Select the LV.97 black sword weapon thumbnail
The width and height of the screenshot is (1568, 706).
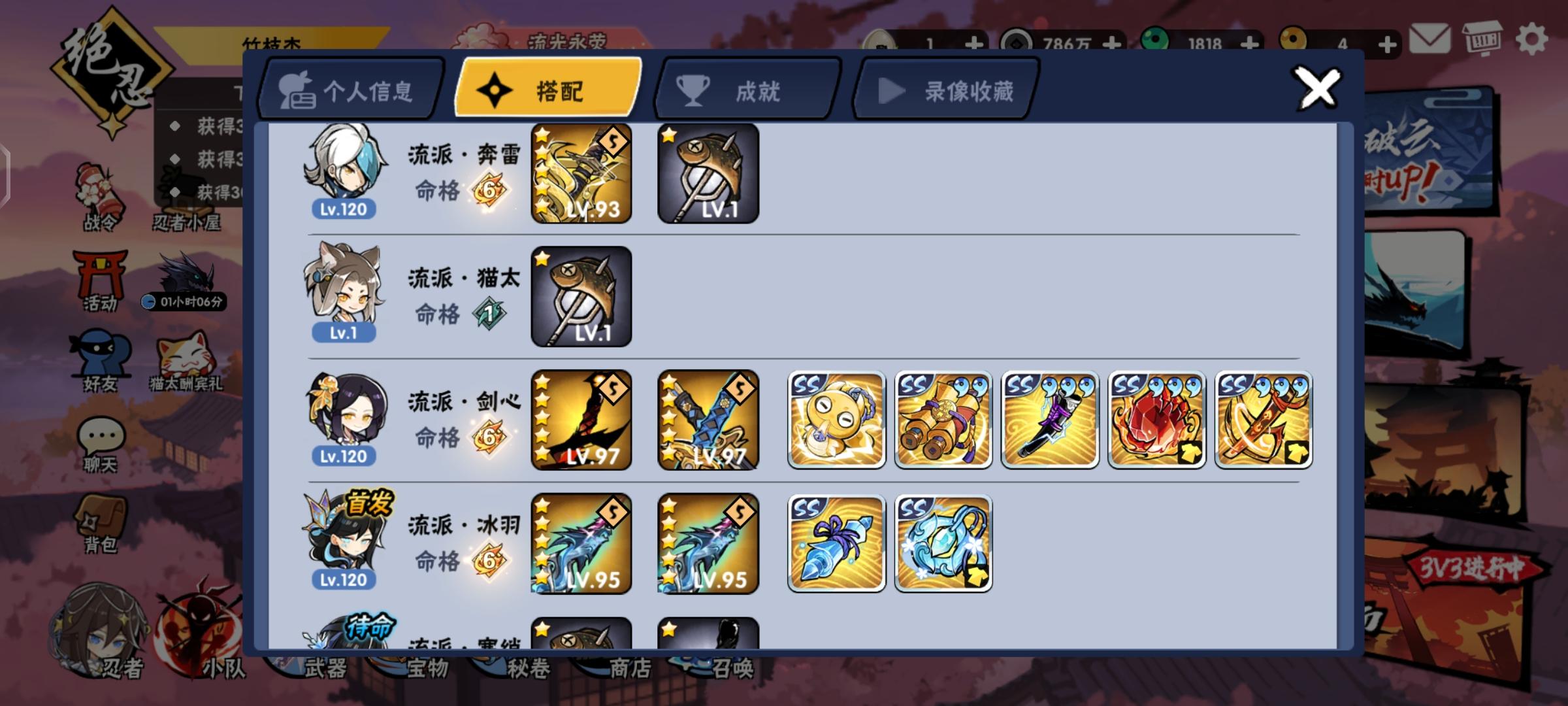[581, 420]
